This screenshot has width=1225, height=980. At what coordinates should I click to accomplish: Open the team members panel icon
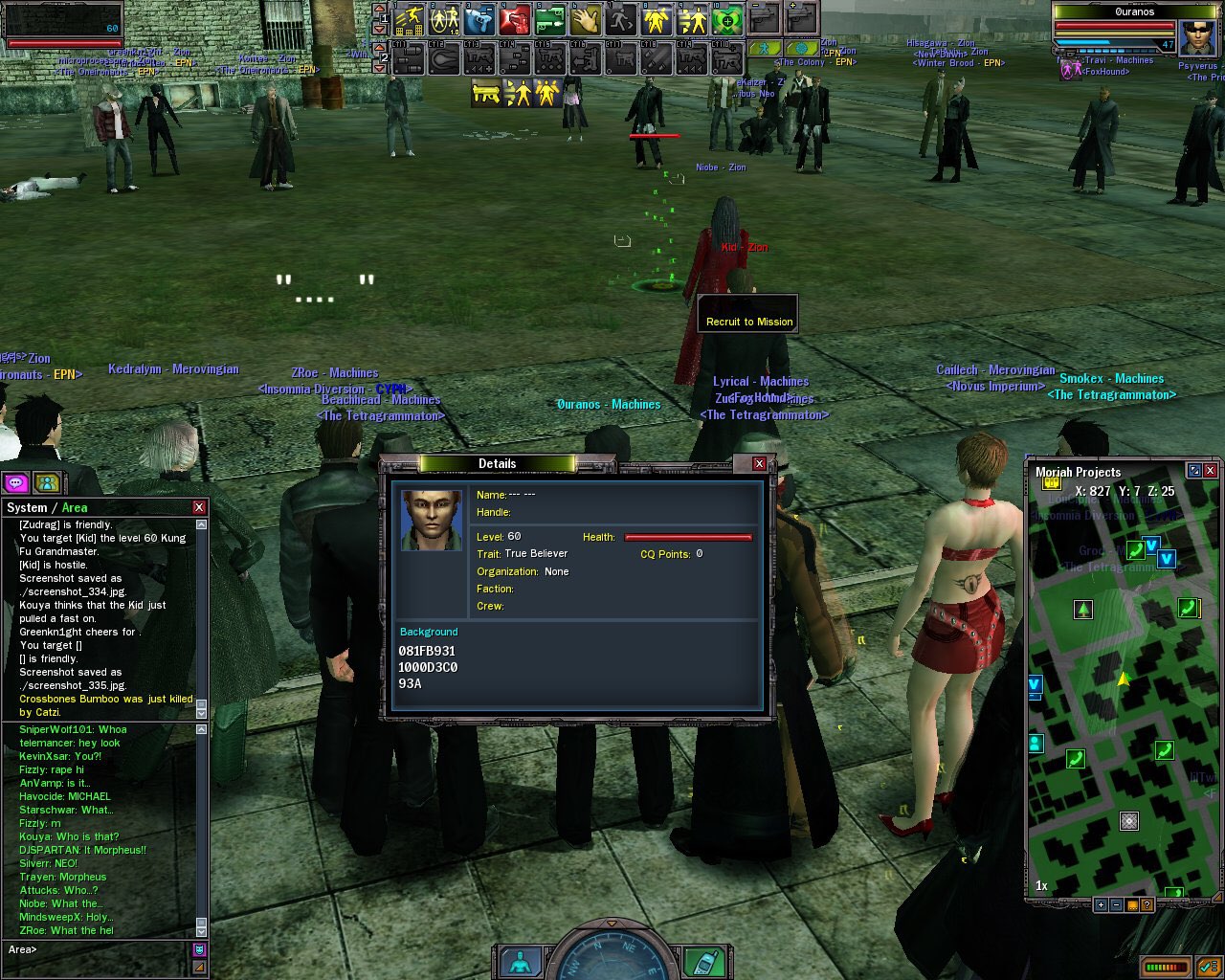pyautogui.click(x=47, y=483)
